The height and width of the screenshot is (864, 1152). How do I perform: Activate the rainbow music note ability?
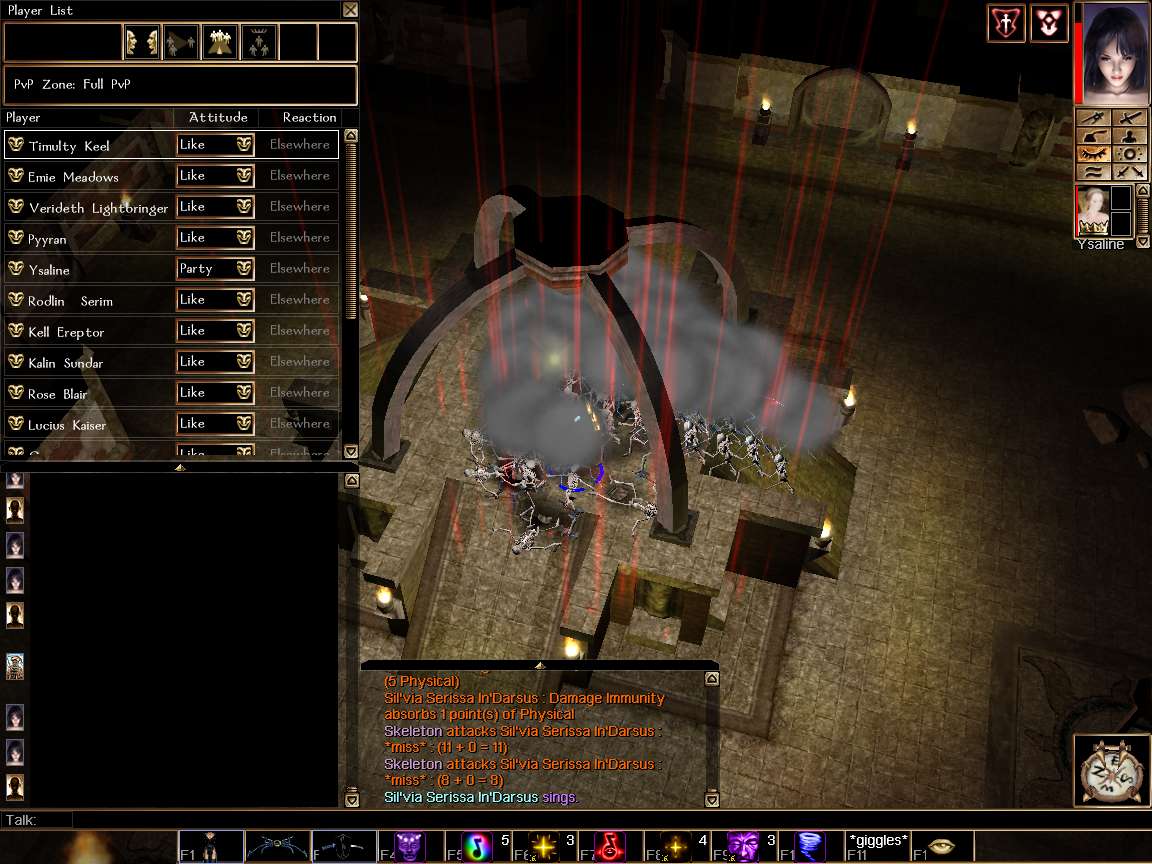477,847
